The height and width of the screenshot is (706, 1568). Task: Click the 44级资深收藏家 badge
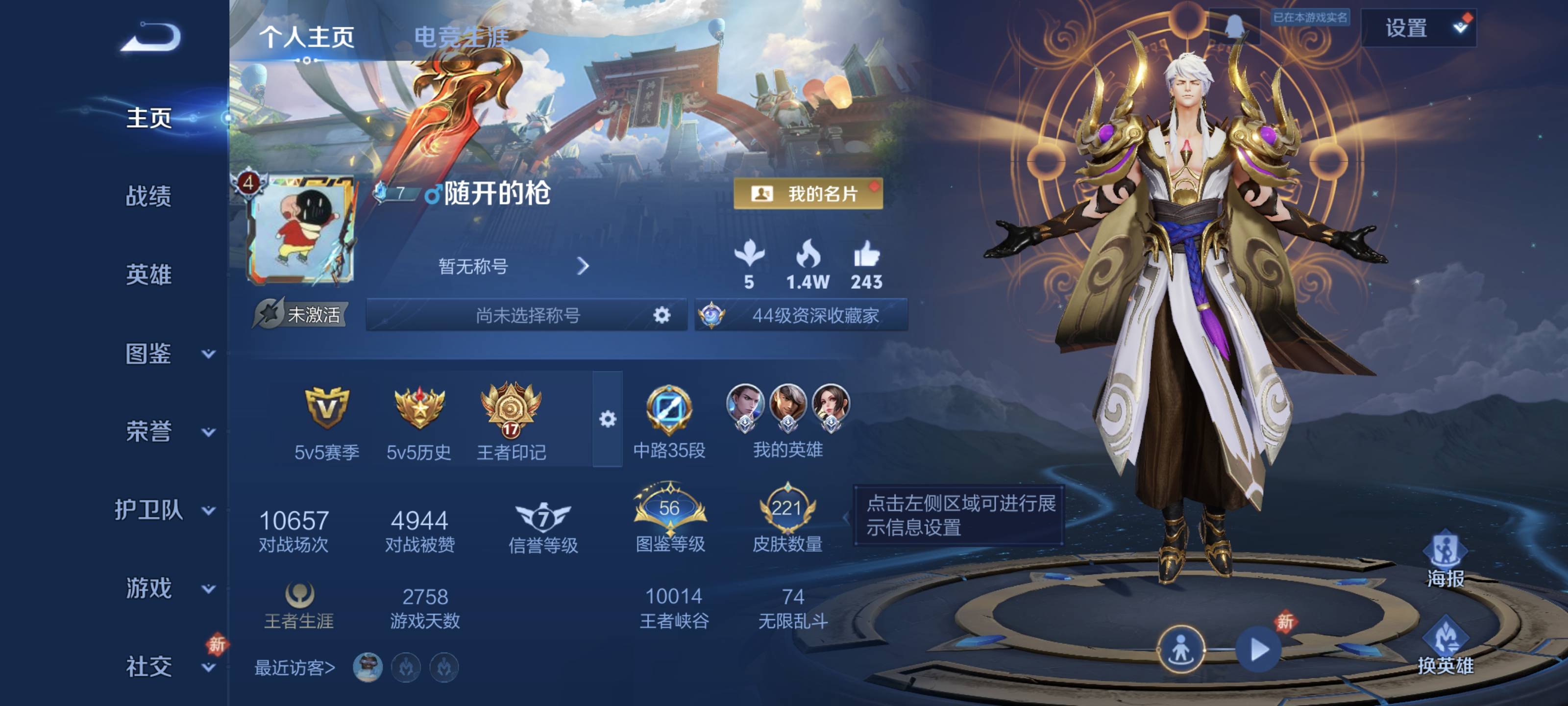pyautogui.click(x=802, y=315)
